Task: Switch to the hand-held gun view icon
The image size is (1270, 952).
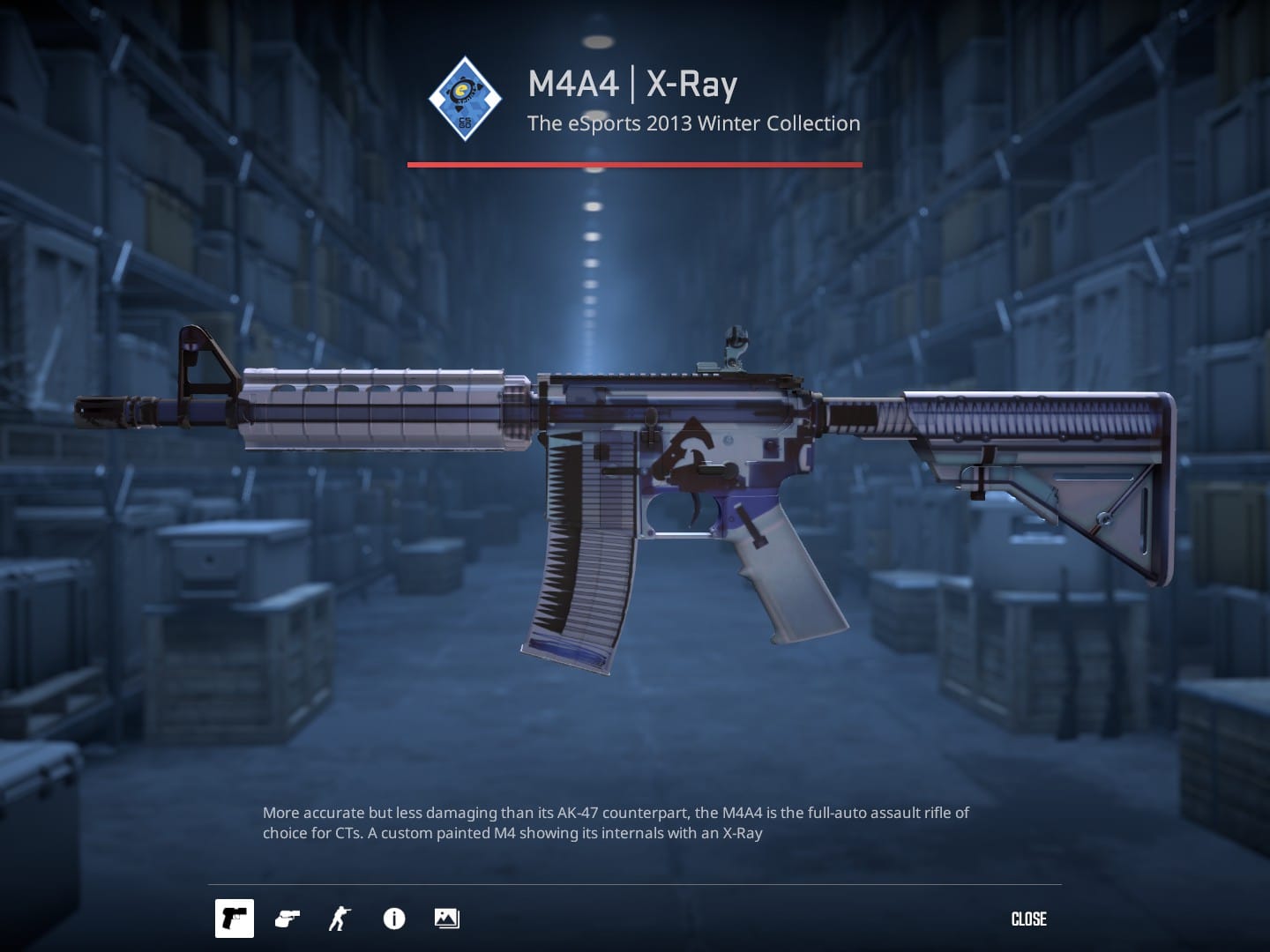Action: (x=287, y=919)
